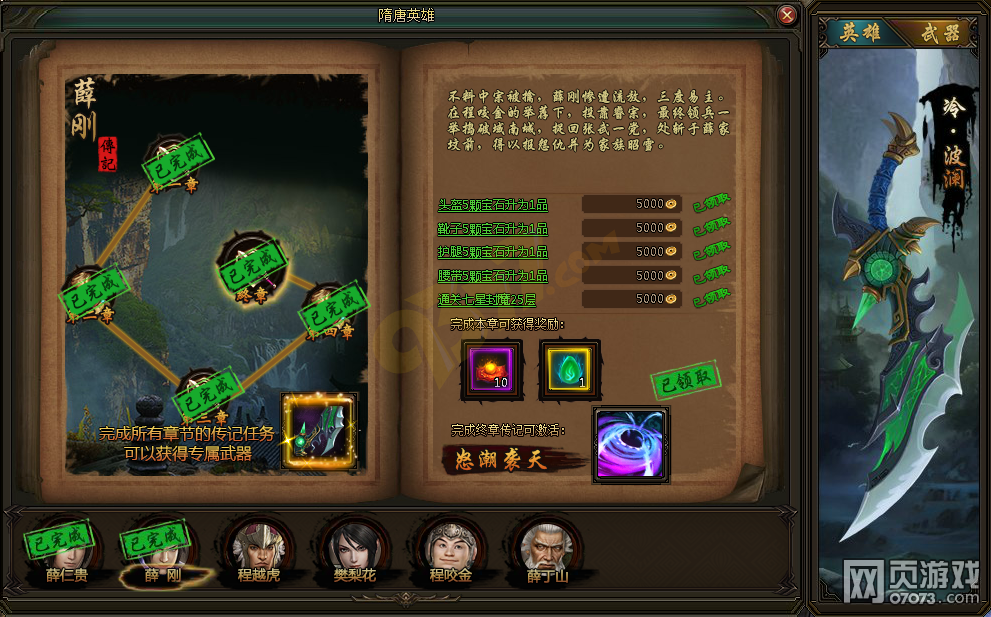
Task: Switch to the 武器 tab
Action: (x=938, y=33)
